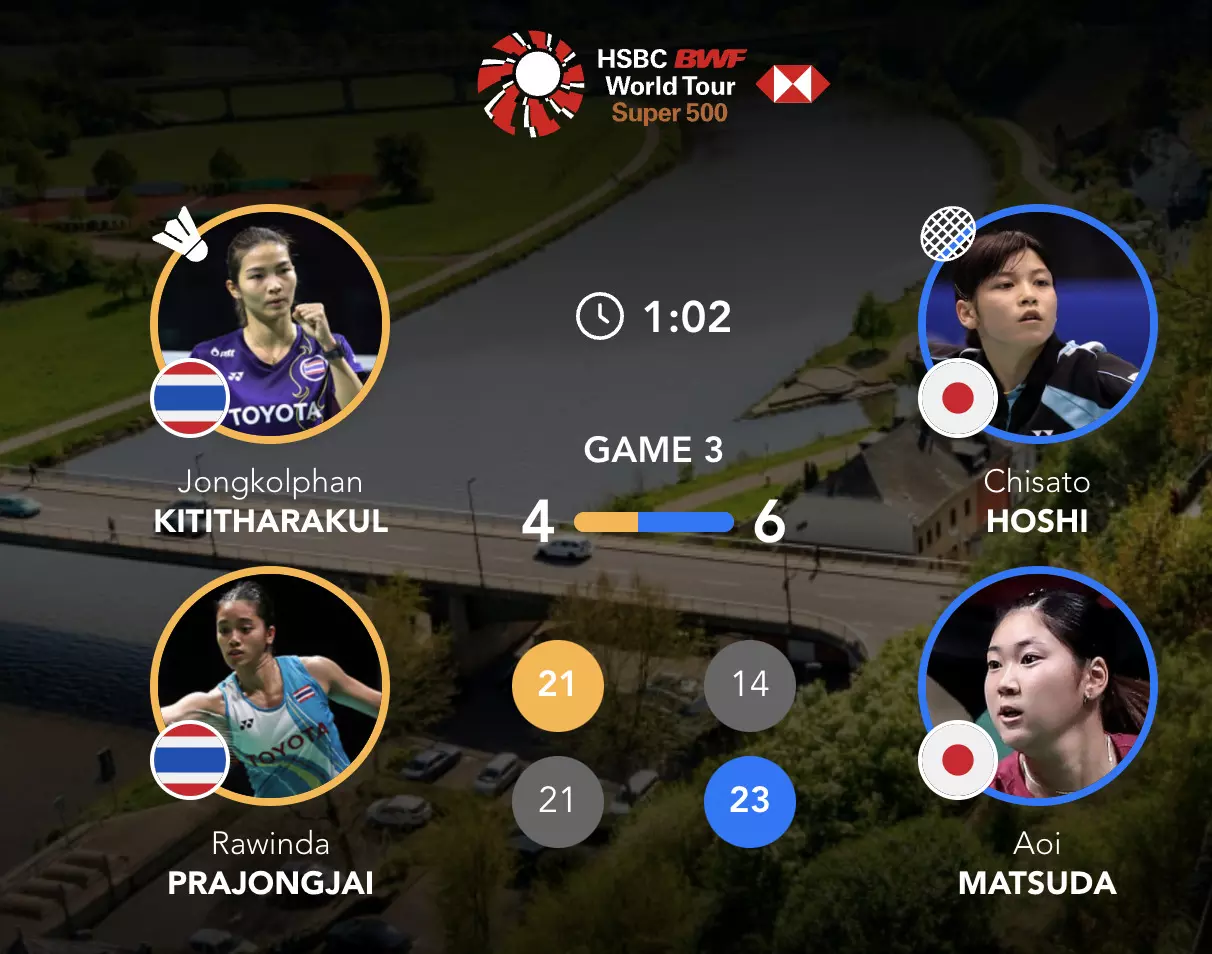
Task: Open the MATSUDA player name
Action: (1037, 883)
